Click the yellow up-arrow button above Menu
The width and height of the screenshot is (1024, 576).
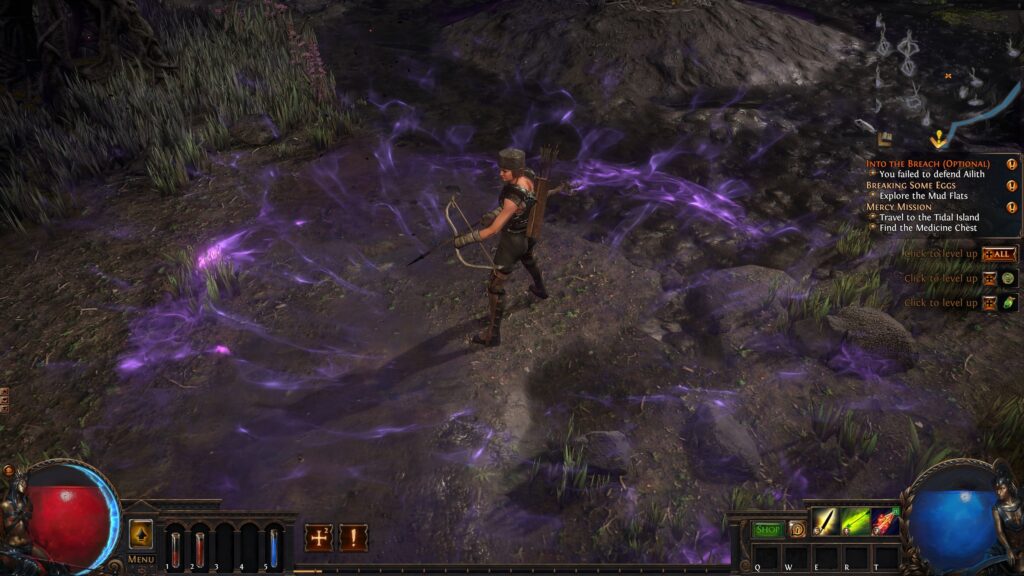click(x=141, y=533)
